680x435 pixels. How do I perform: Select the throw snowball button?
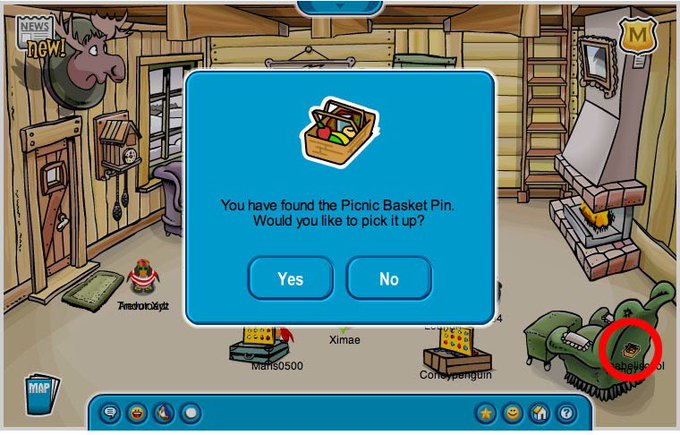pyautogui.click(x=162, y=412)
